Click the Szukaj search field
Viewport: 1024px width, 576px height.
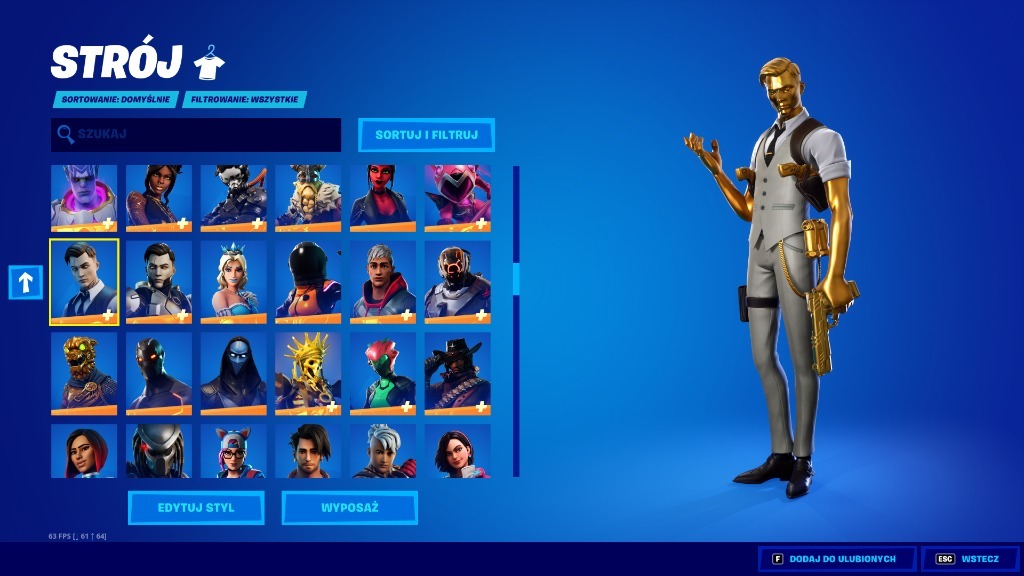196,134
